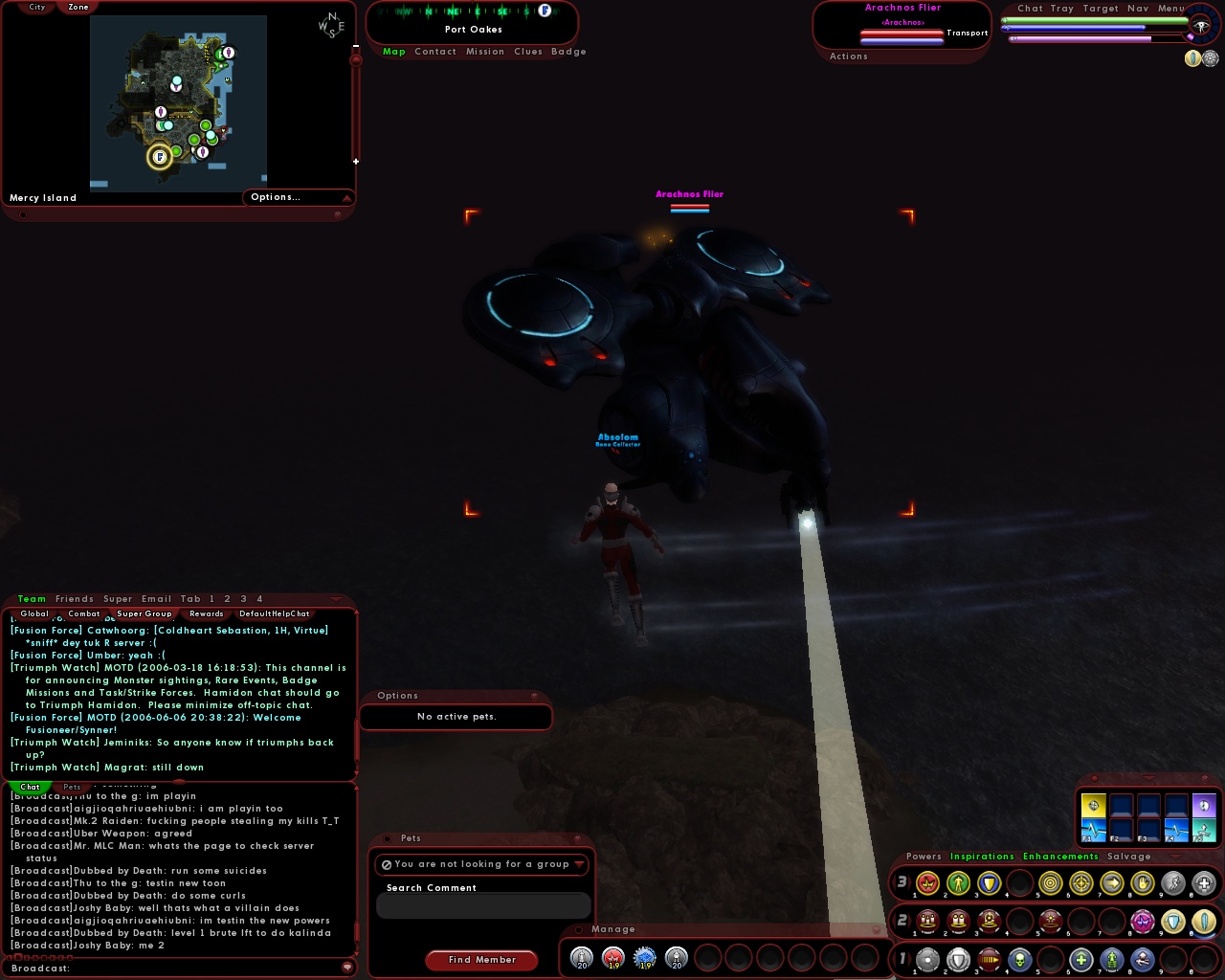
Task: Click the Find Member button
Action: [x=481, y=960]
